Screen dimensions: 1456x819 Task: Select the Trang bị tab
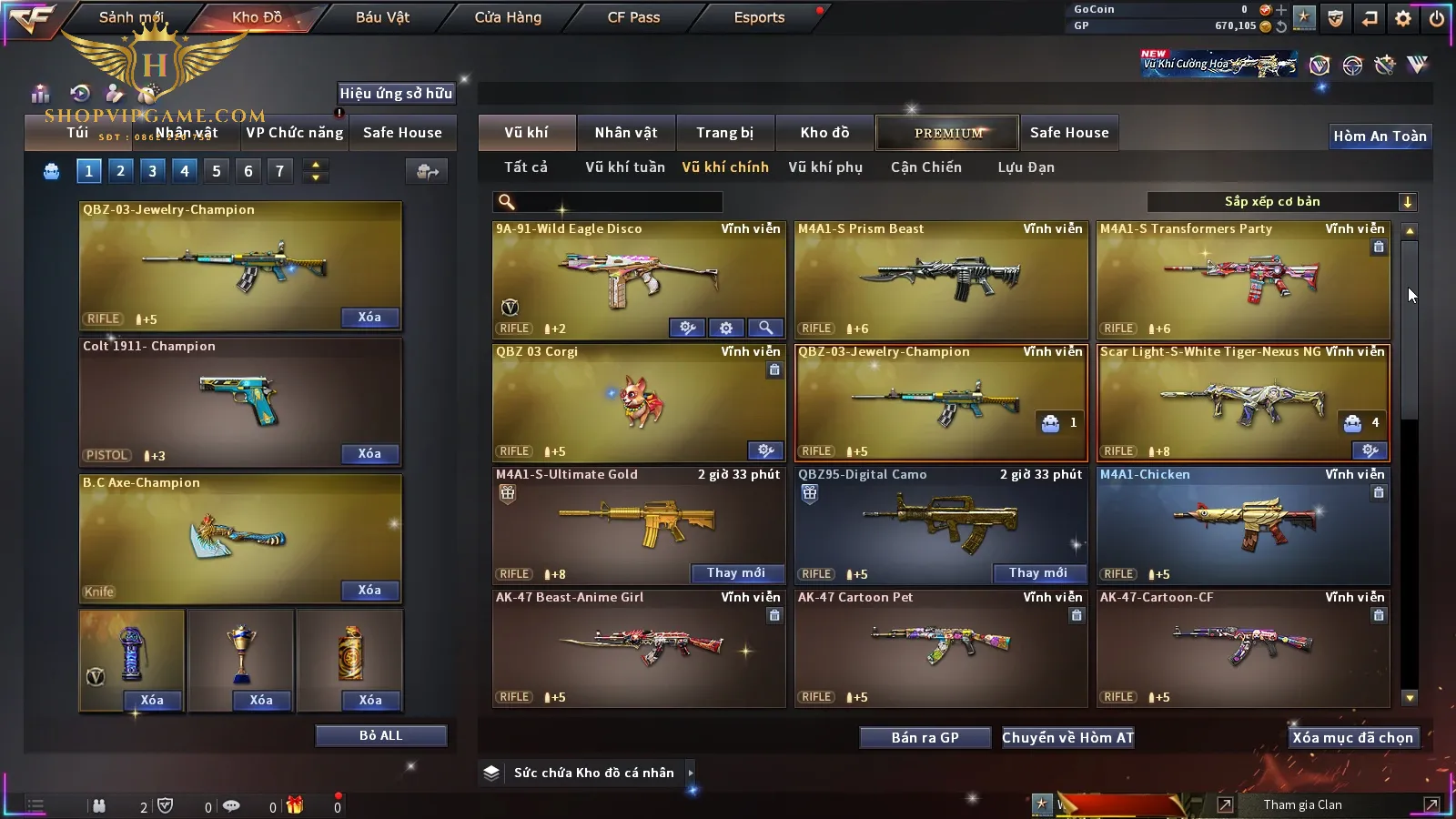(724, 133)
